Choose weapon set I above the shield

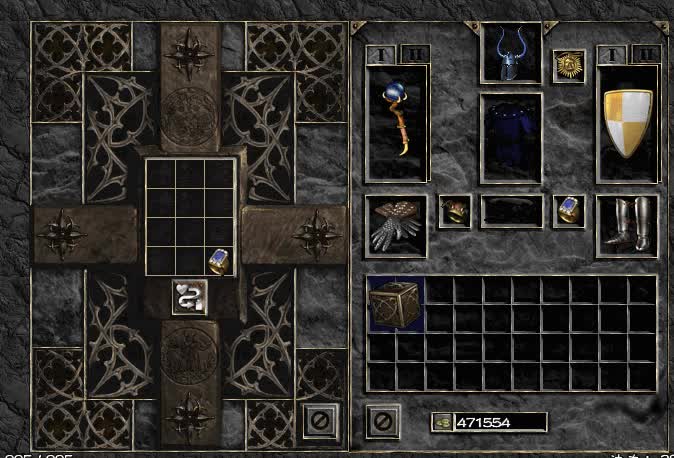tap(615, 53)
